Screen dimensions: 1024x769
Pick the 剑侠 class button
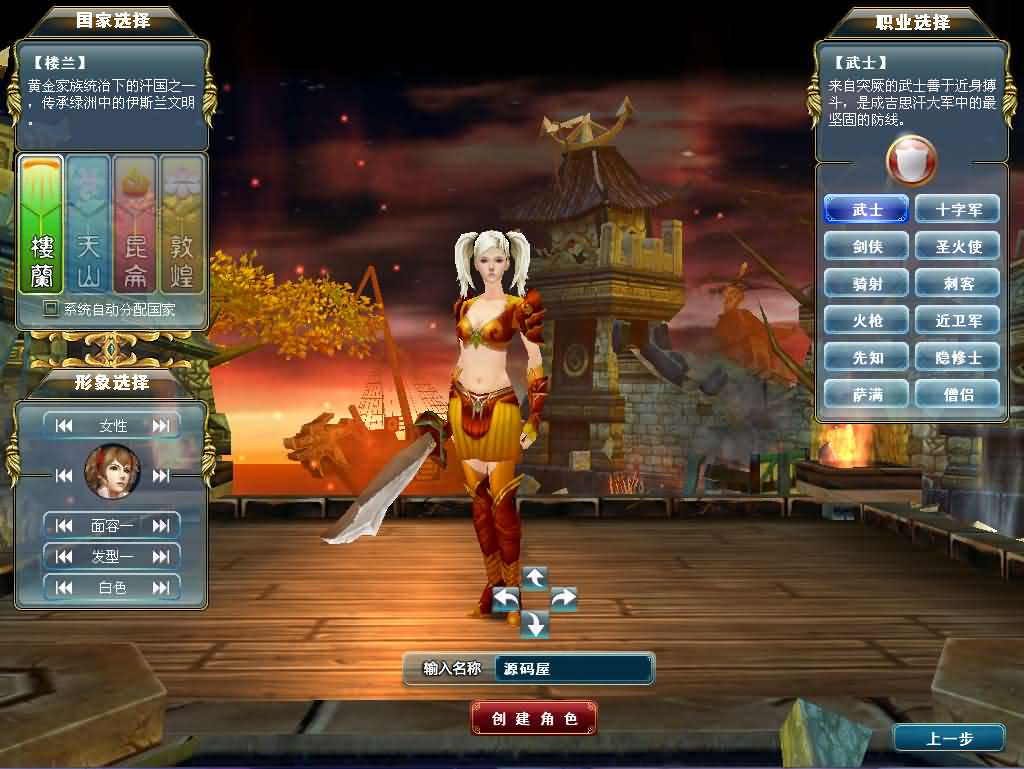867,247
